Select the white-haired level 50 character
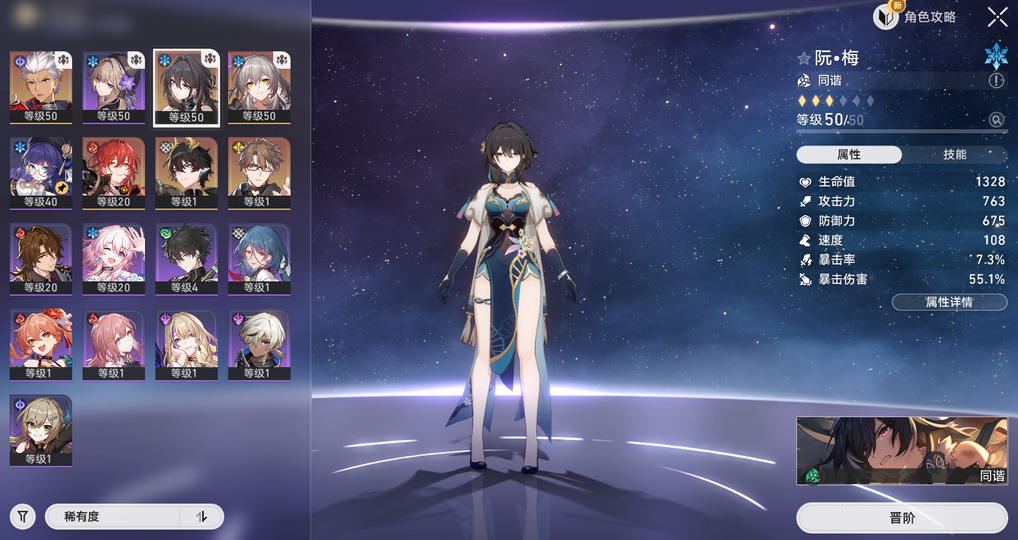Screen dimensions: 1018x540 point(40,87)
